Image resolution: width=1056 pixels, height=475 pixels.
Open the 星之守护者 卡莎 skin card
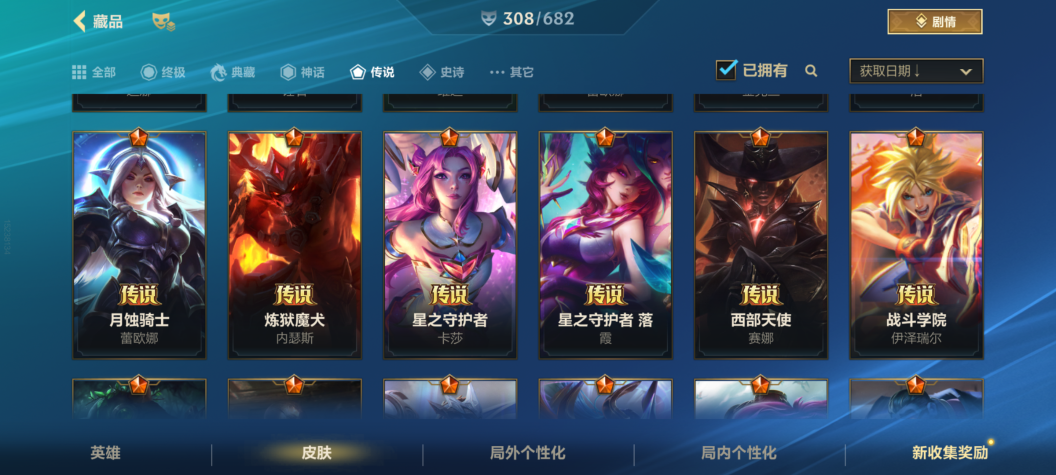tap(450, 245)
